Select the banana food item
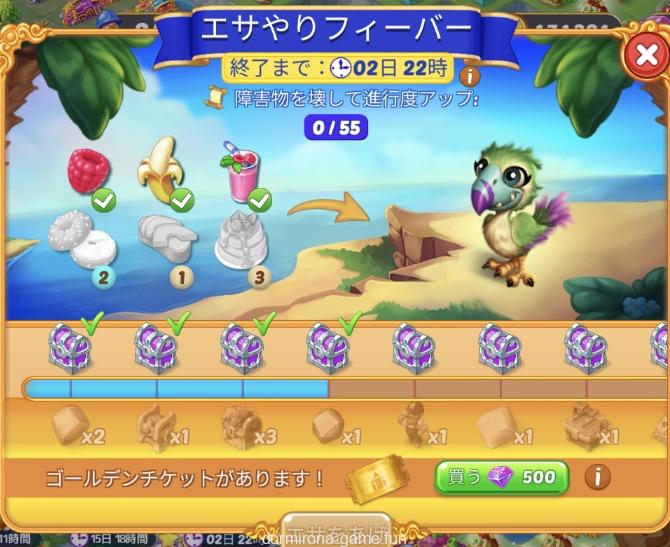Image resolution: width=670 pixels, height=547 pixels. point(163,170)
